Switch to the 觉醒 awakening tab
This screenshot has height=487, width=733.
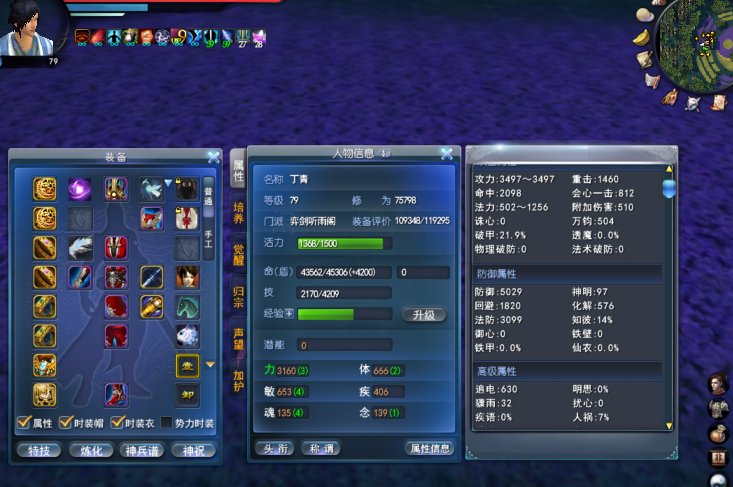[239, 253]
